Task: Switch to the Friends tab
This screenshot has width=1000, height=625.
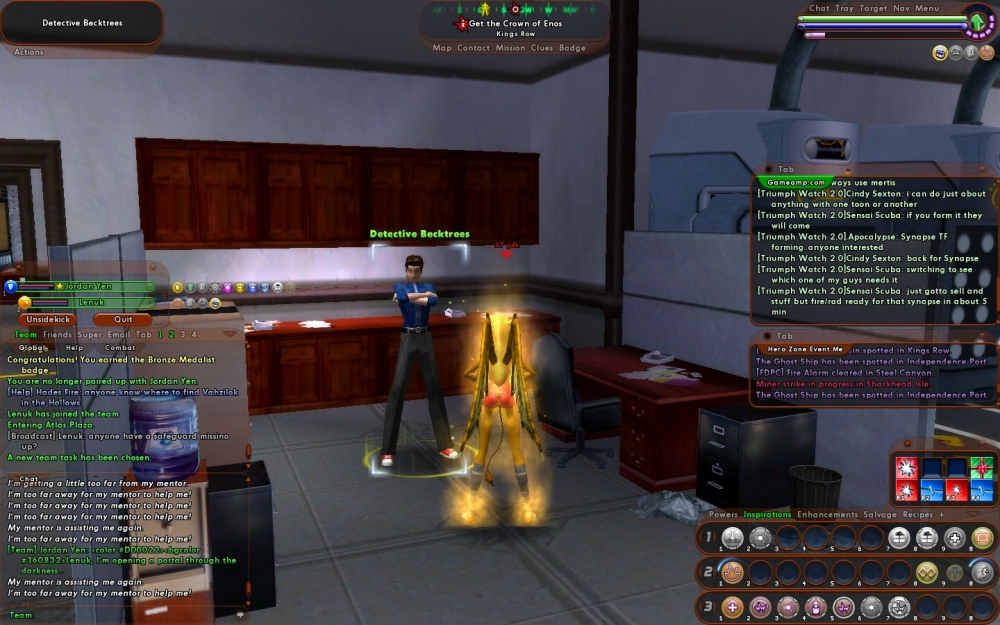Action: [57, 334]
